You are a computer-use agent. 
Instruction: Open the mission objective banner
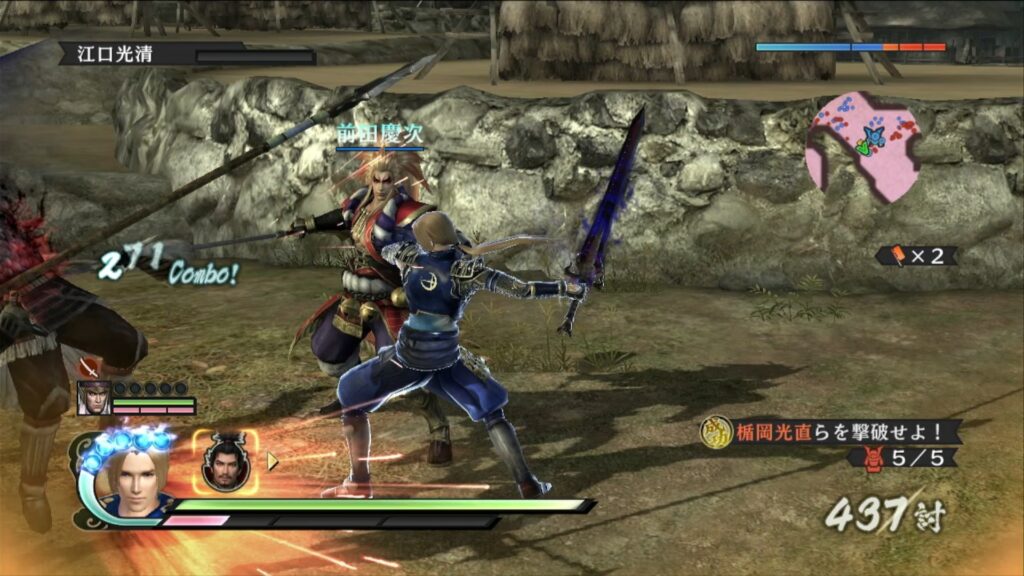coord(830,431)
